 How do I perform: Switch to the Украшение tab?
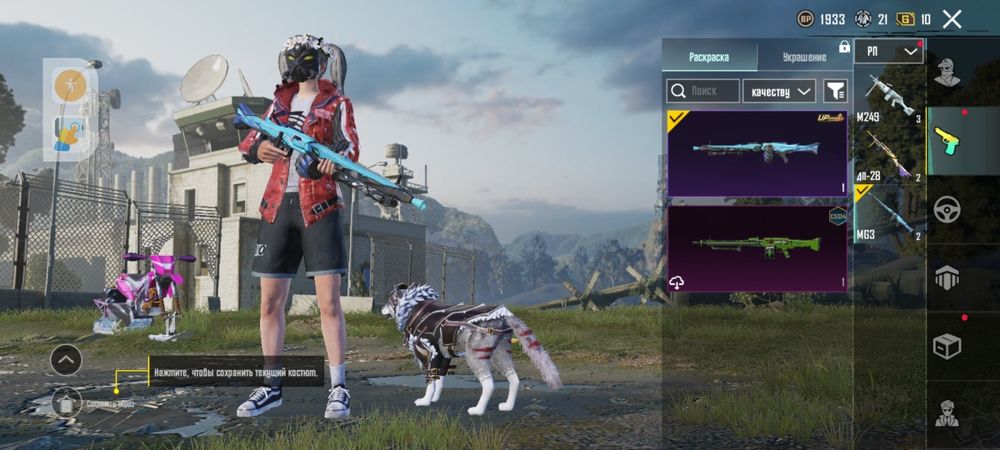click(804, 57)
